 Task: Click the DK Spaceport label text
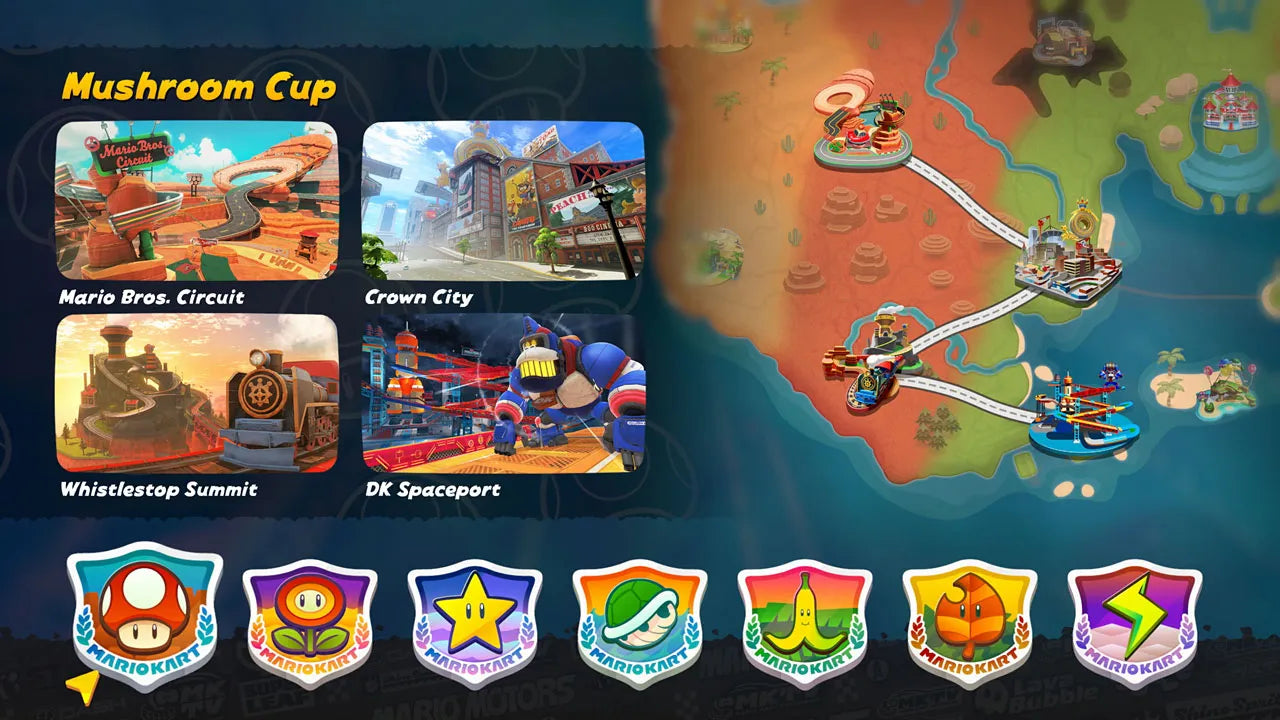[x=434, y=490]
